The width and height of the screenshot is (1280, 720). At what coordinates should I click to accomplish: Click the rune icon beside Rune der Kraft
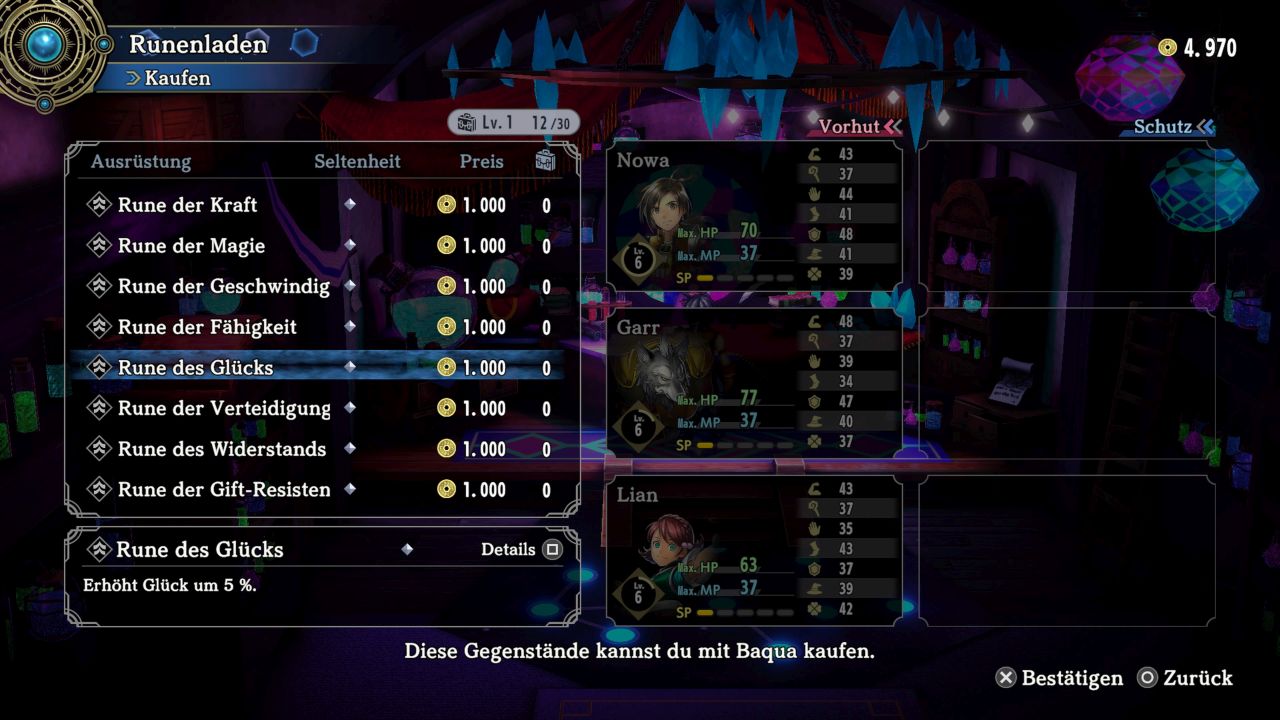point(100,205)
